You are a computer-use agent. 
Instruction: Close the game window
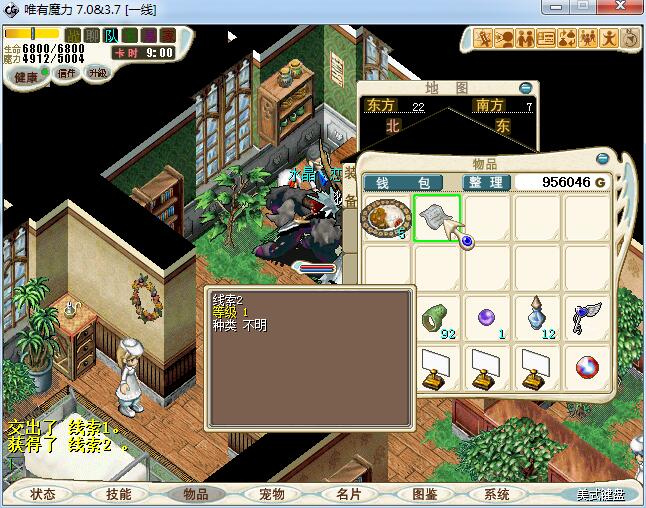[623, 9]
